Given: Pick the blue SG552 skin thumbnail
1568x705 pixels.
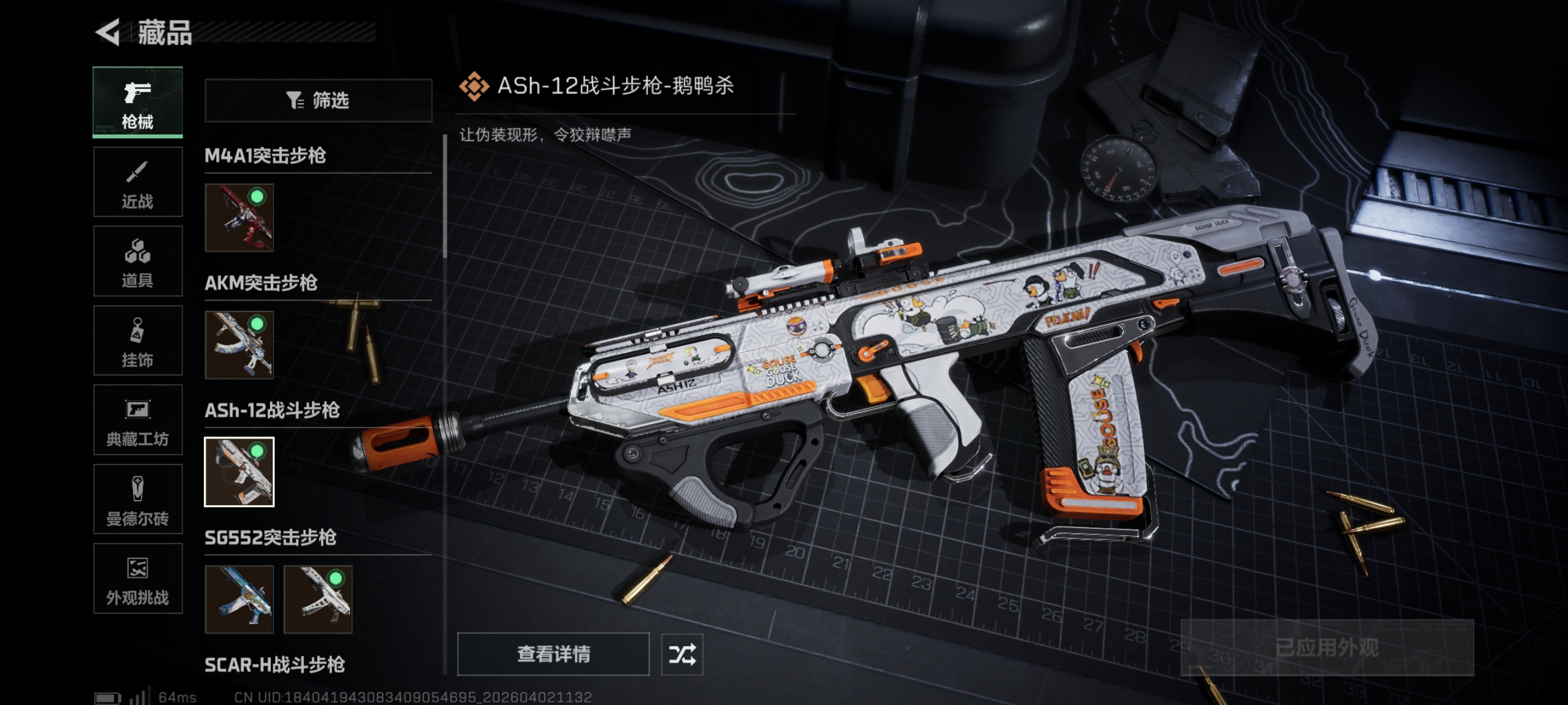Looking at the screenshot, I should 239,599.
